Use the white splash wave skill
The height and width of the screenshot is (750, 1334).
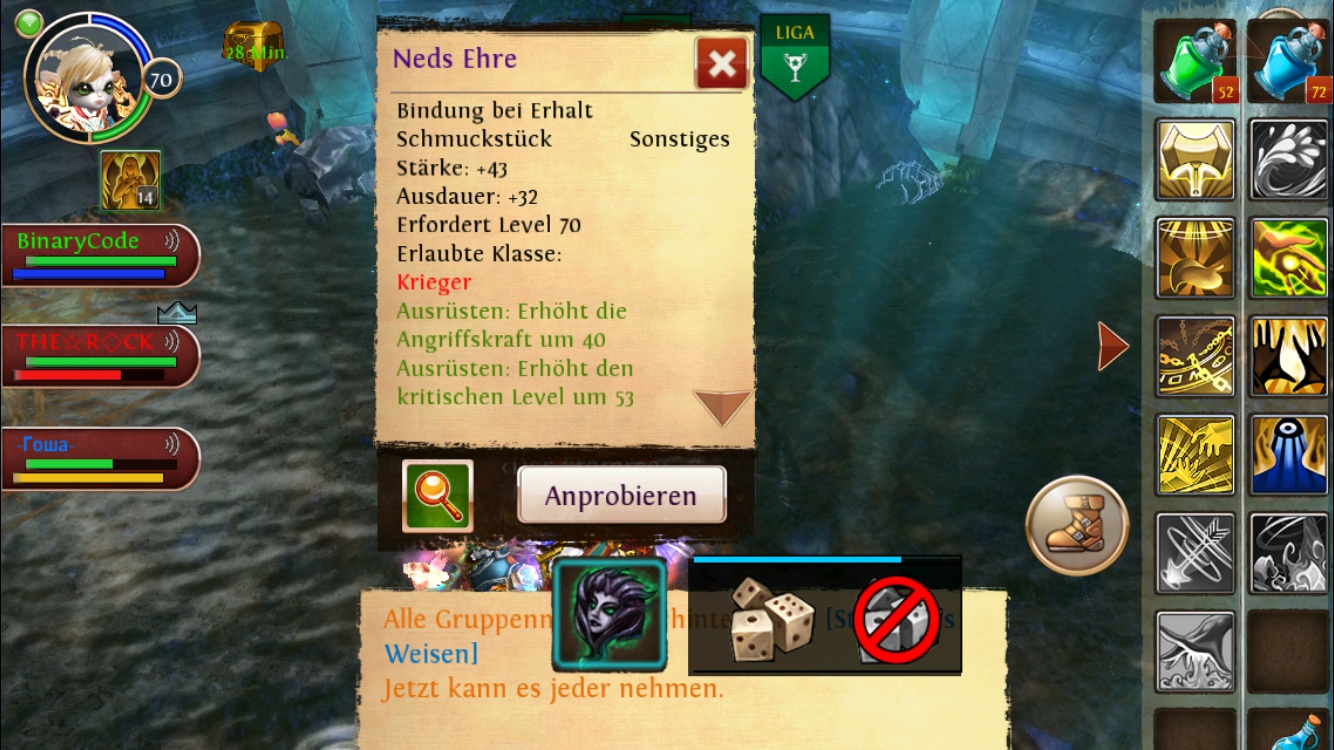point(1289,160)
